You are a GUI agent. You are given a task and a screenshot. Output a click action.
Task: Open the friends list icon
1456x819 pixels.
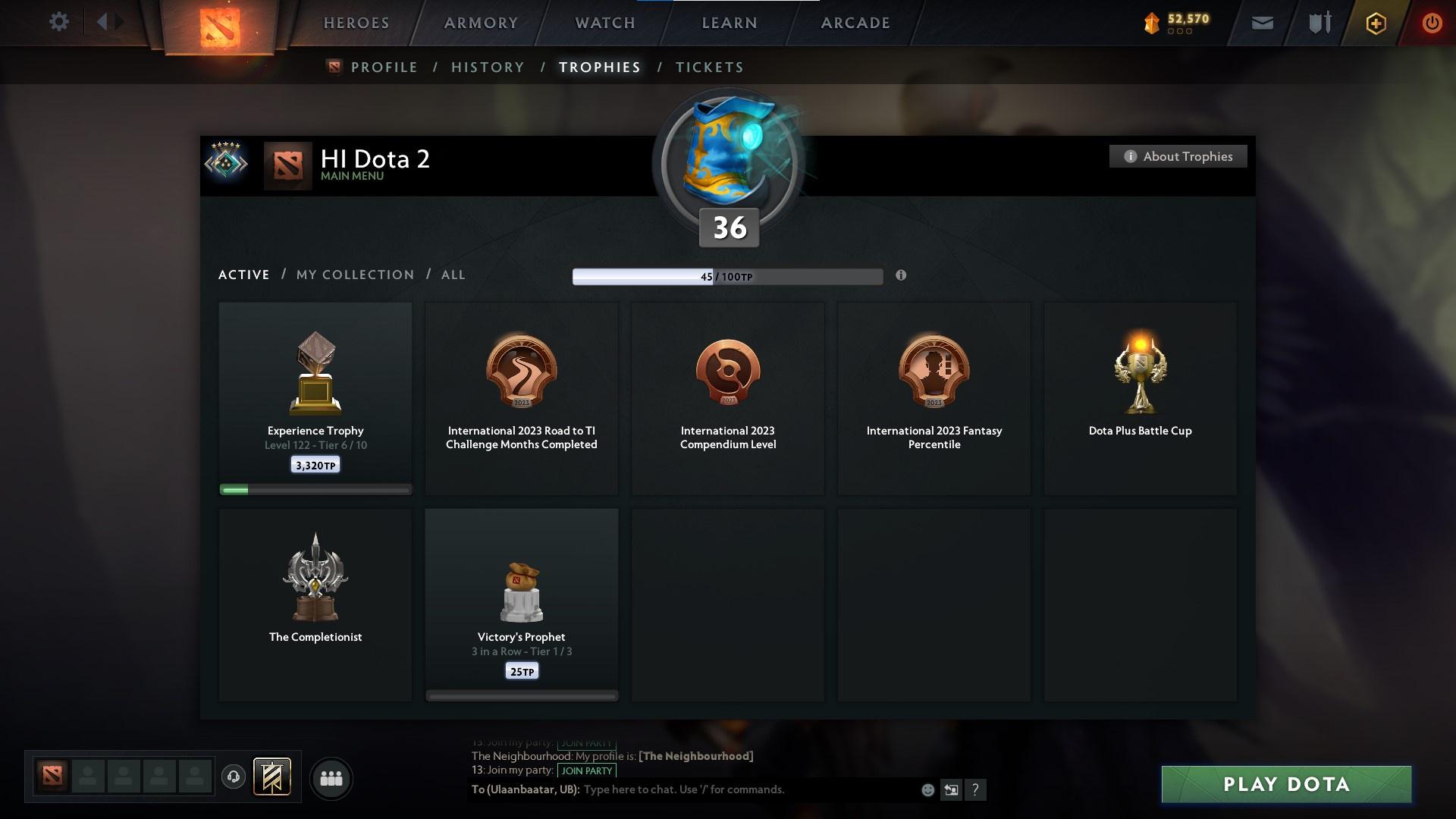coord(330,778)
